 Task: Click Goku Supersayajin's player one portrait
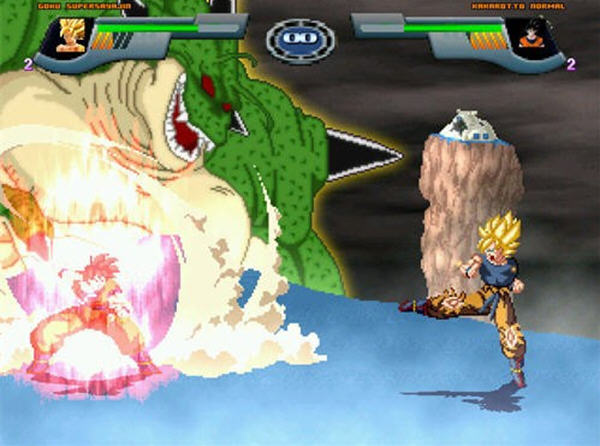(71, 37)
